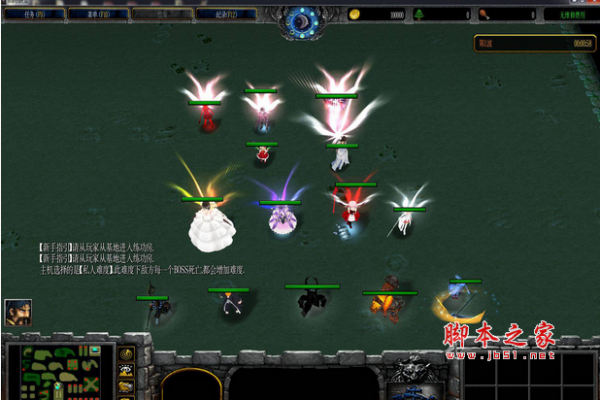Activate the minimap signal ping button
This screenshot has height=400, width=600.
[x=126, y=353]
